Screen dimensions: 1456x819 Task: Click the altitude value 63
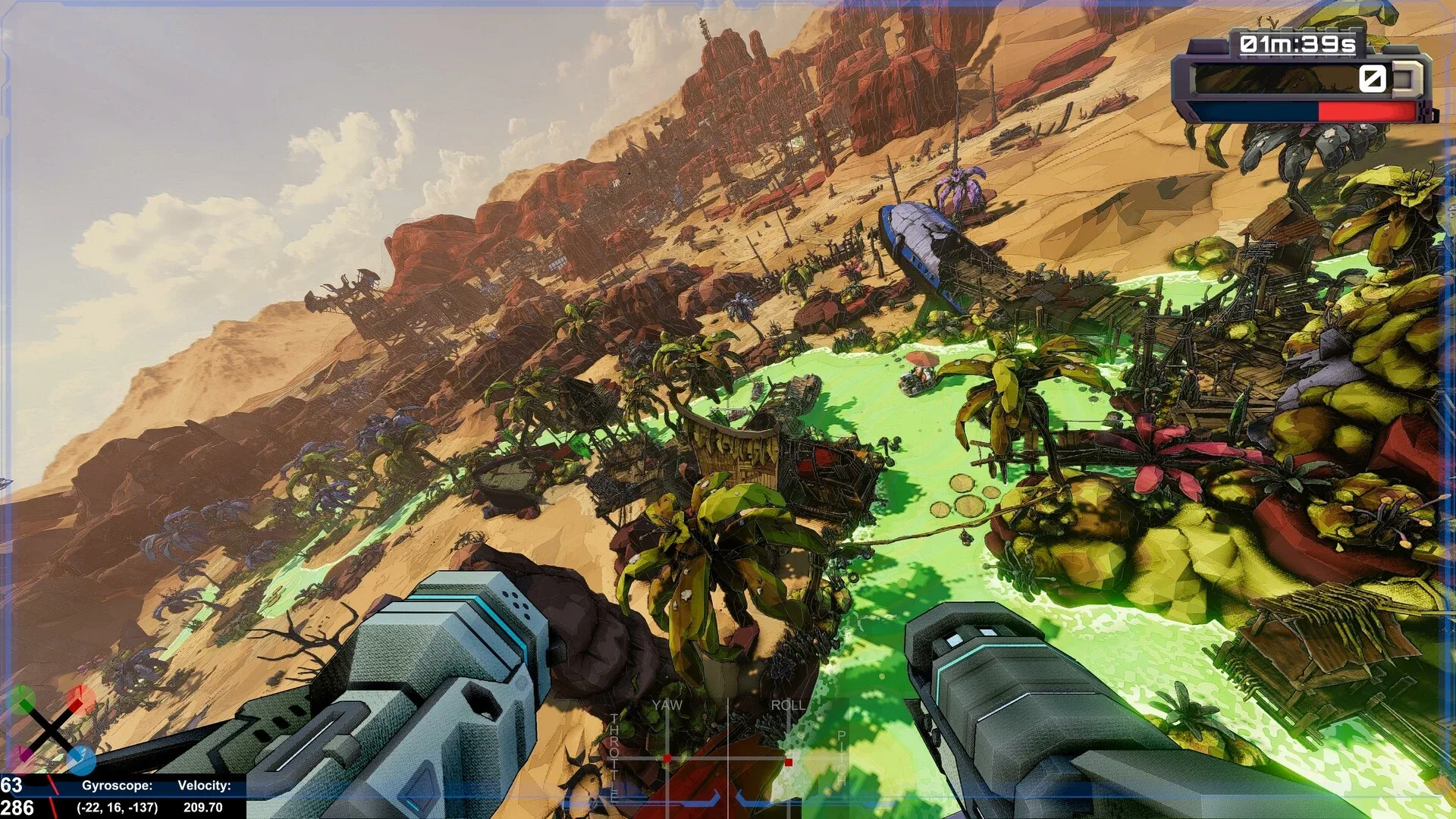[x=13, y=785]
